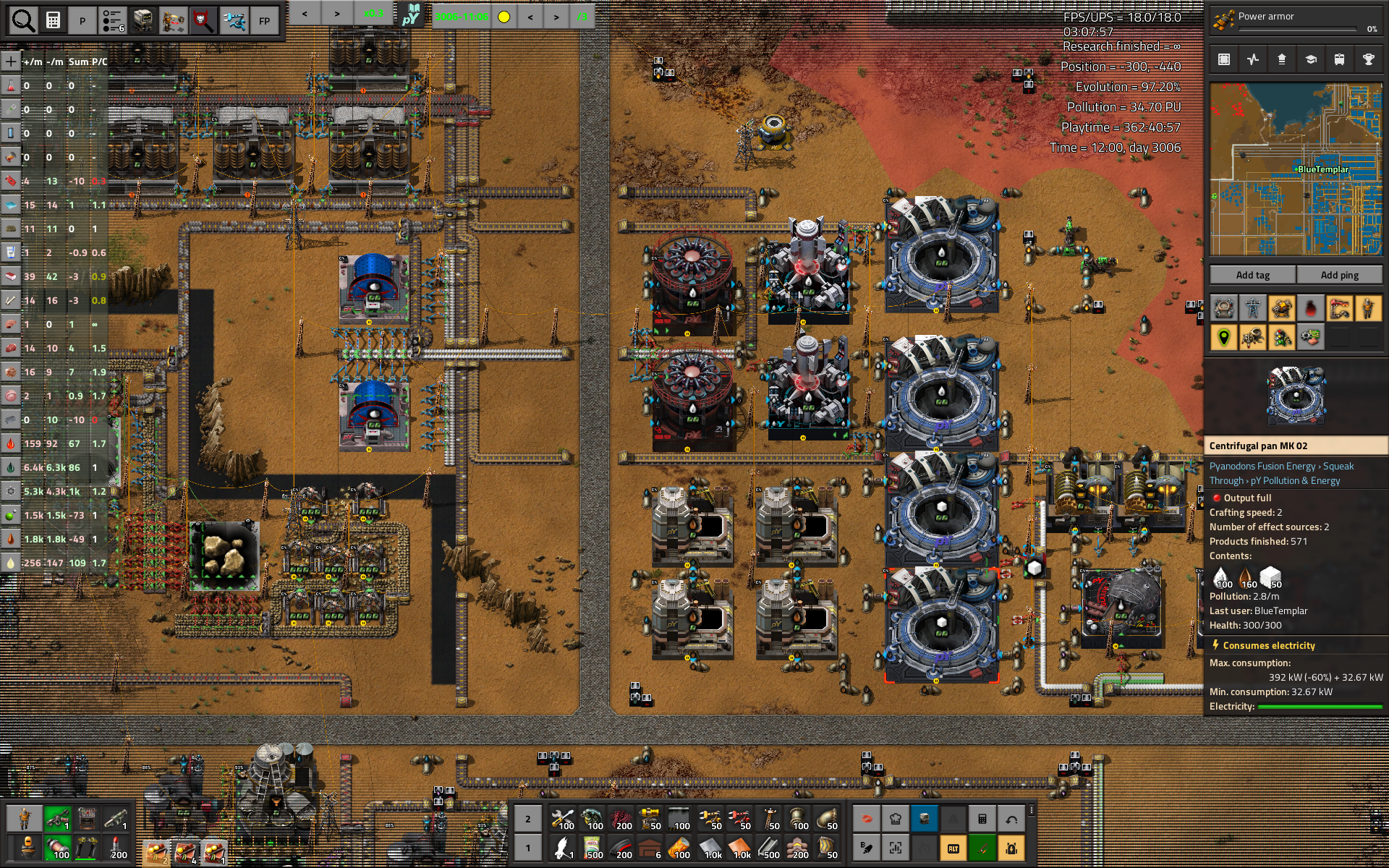
Task: Toggle the ALT mode shortcut button
Action: tap(953, 848)
